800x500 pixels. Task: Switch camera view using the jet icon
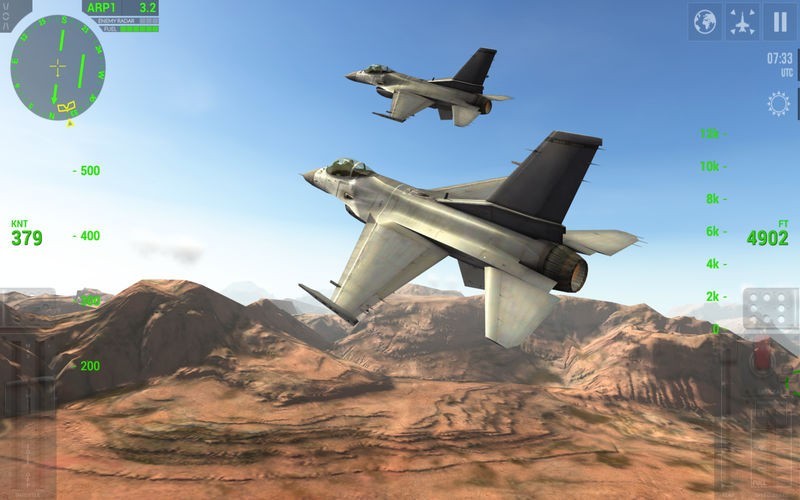click(x=742, y=21)
